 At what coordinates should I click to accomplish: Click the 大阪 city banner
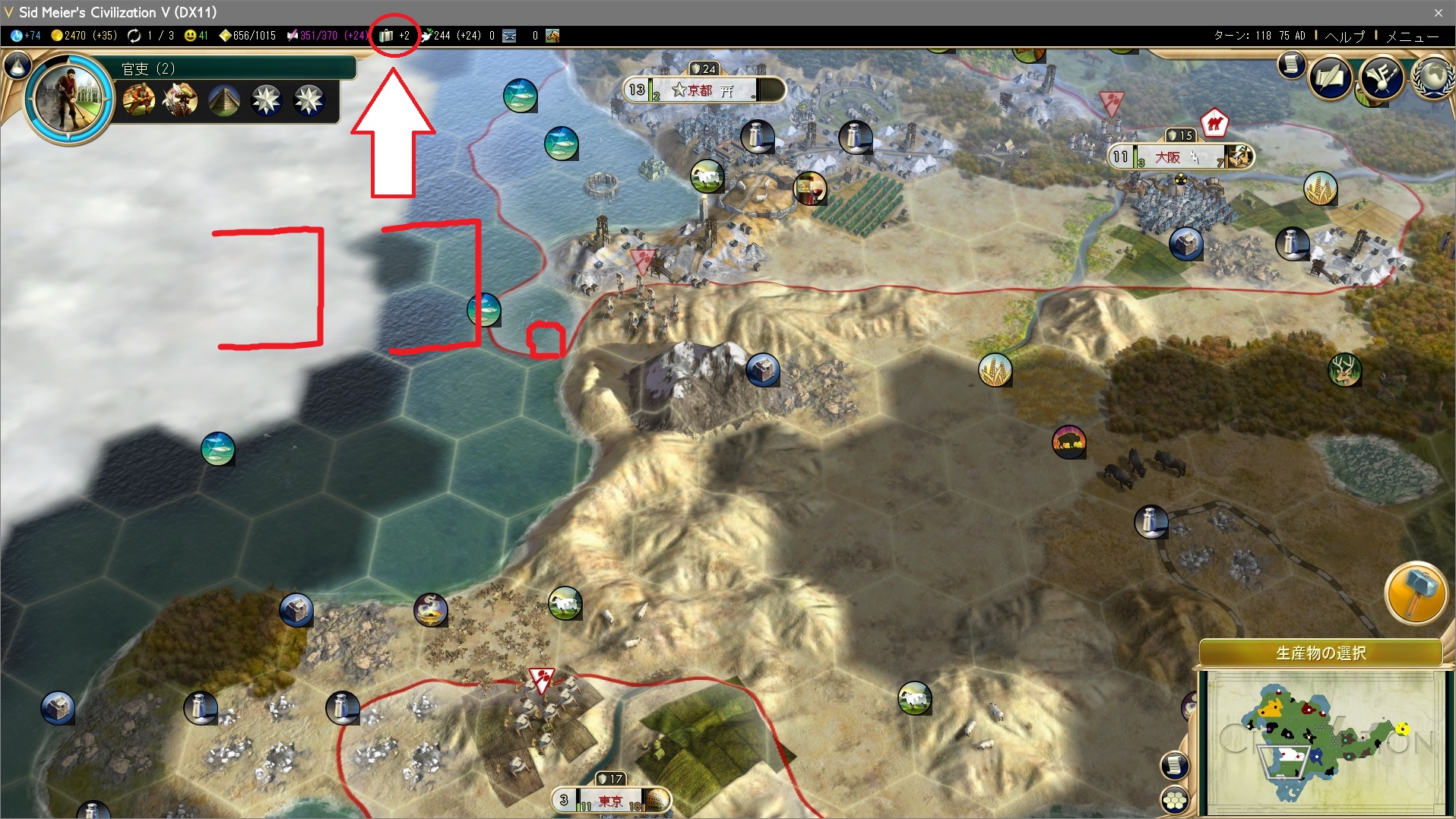coord(1169,157)
